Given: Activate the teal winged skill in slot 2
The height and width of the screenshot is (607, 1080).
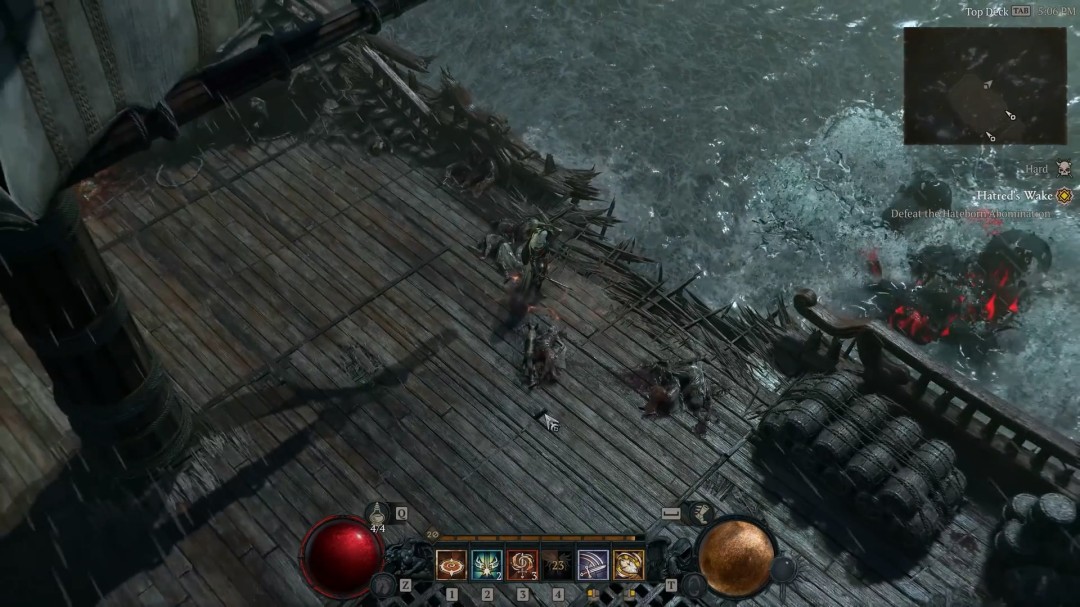Looking at the screenshot, I should [x=487, y=564].
